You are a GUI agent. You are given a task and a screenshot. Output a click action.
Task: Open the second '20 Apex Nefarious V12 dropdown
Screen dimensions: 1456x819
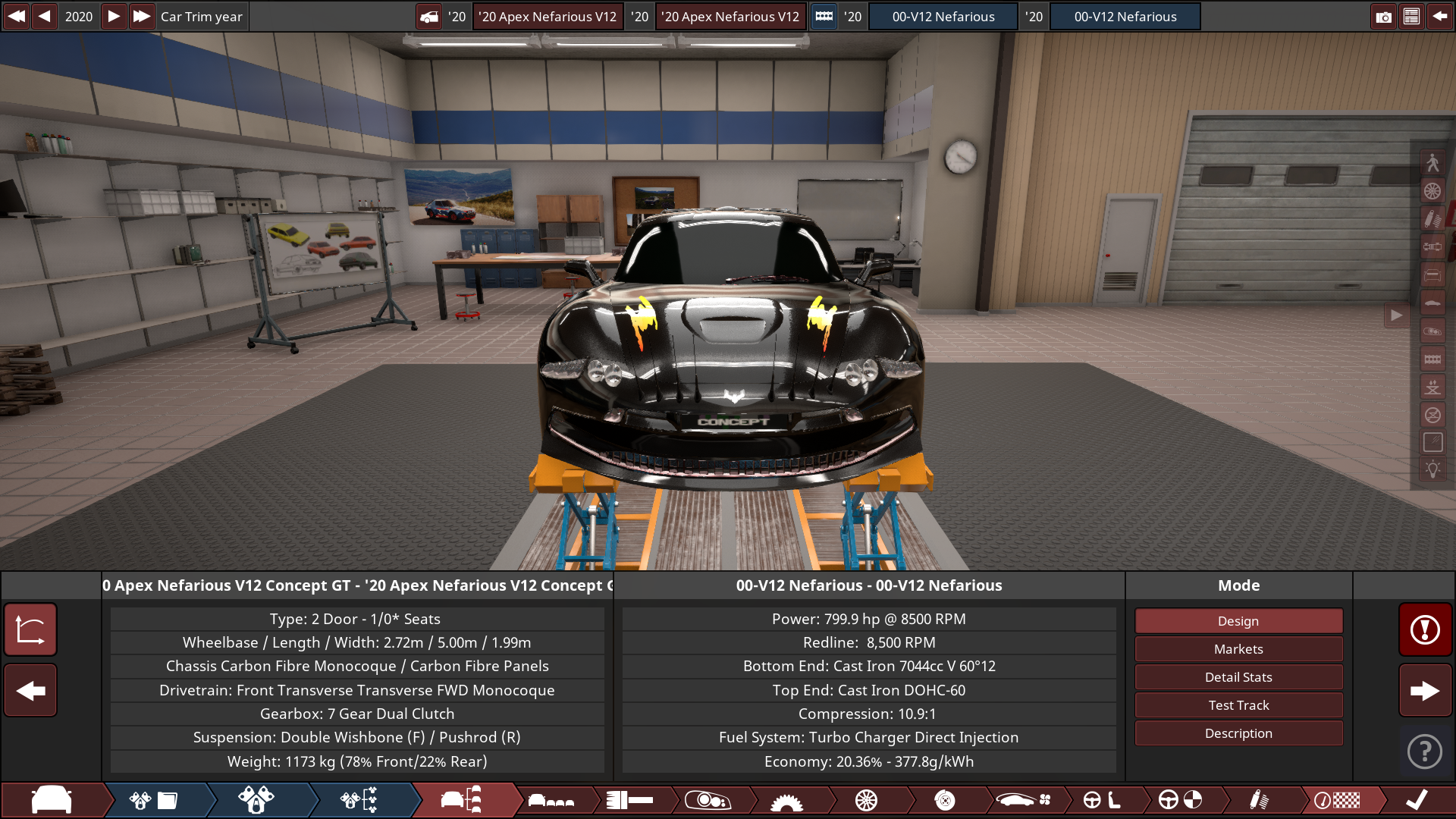pyautogui.click(x=730, y=16)
